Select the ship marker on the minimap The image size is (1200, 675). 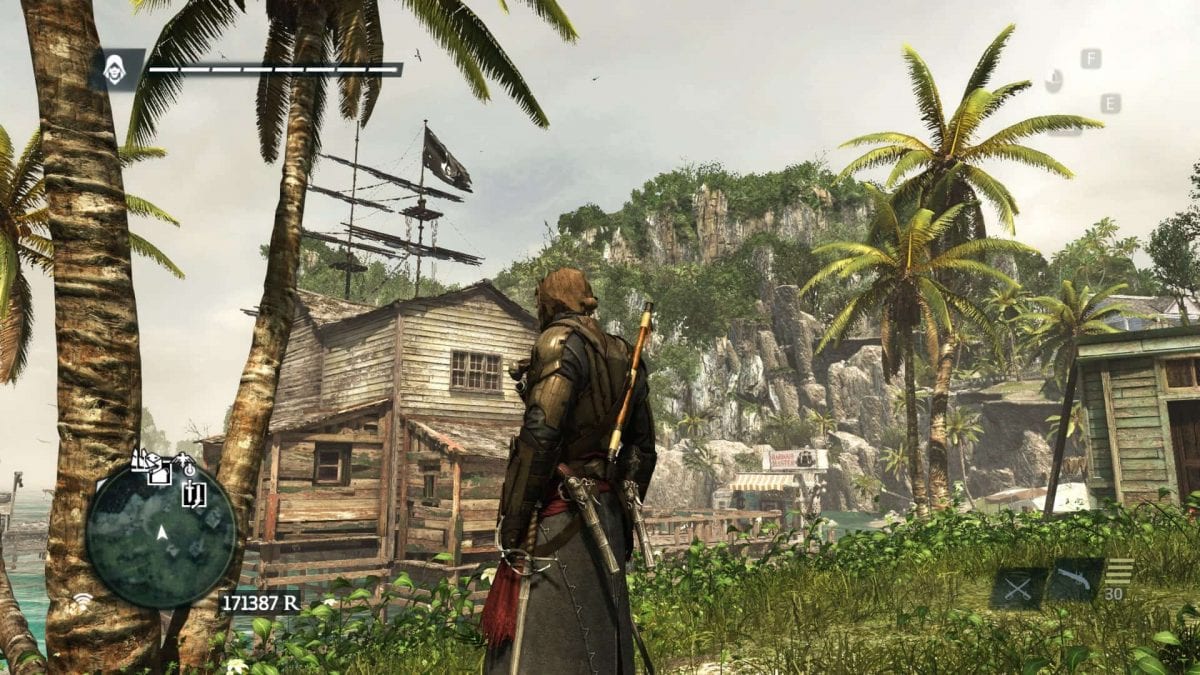(x=141, y=459)
